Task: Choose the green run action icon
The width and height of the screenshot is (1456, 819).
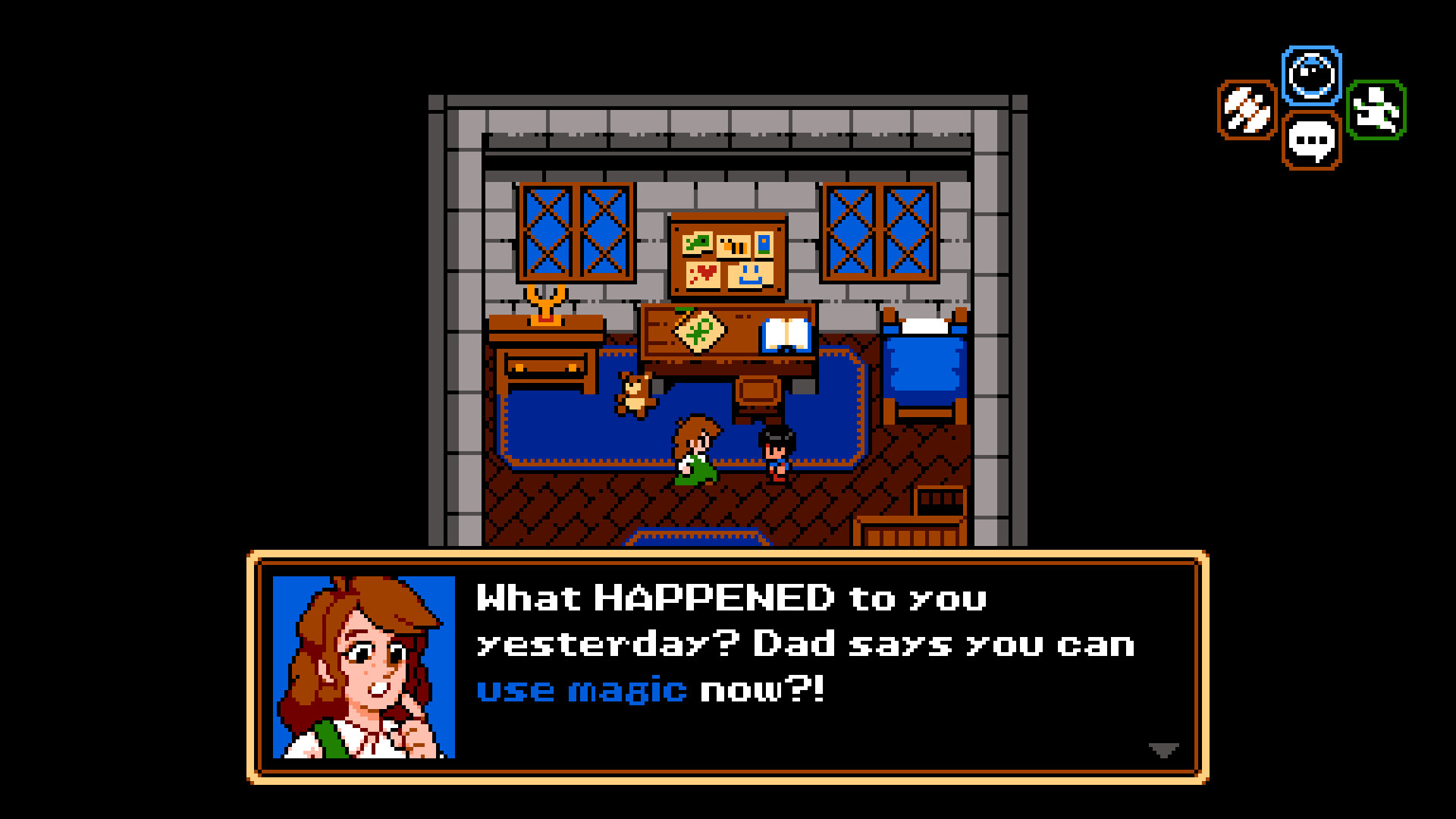Action: (x=1378, y=111)
